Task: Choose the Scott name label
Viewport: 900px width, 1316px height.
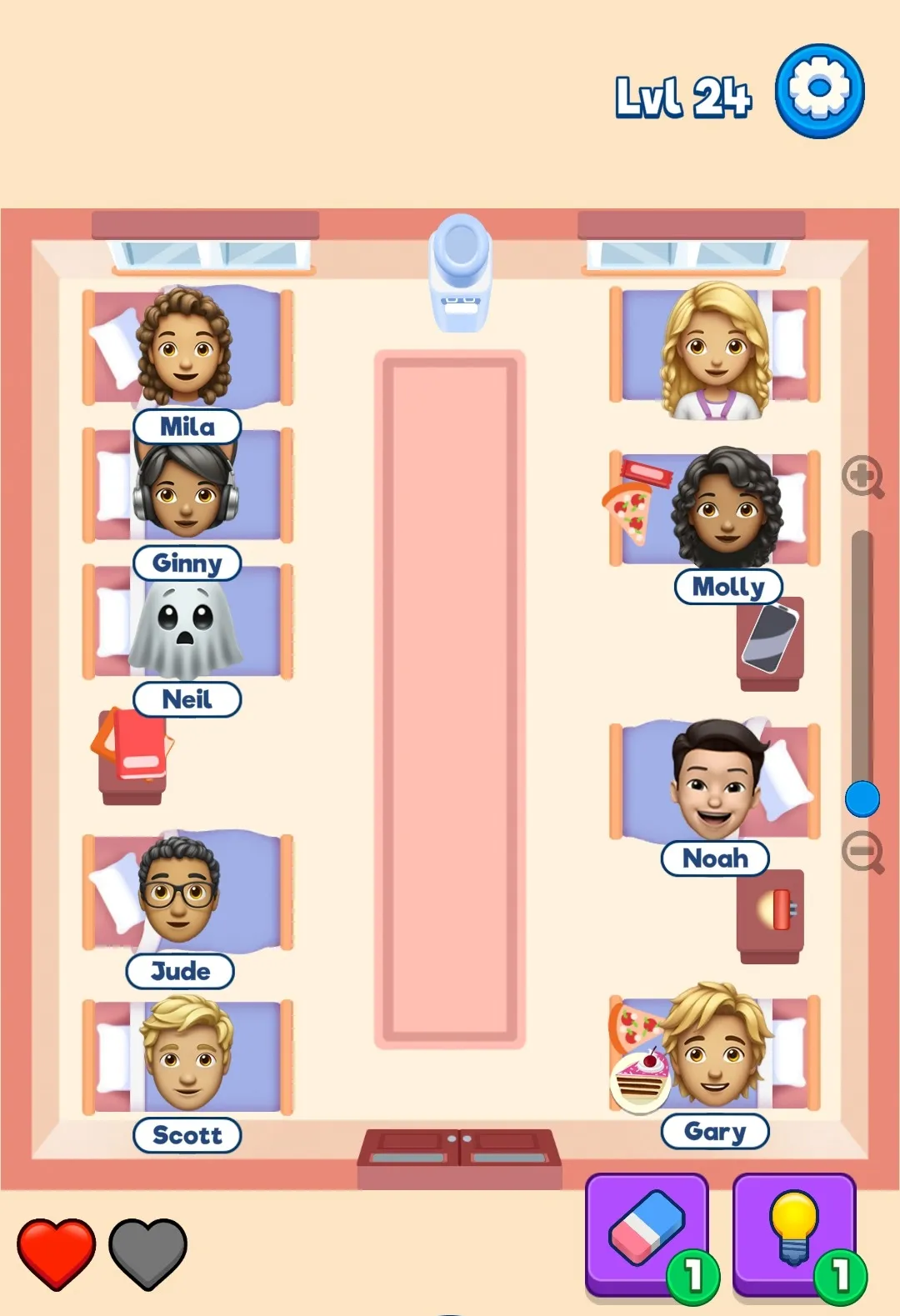Action: 187,1135
